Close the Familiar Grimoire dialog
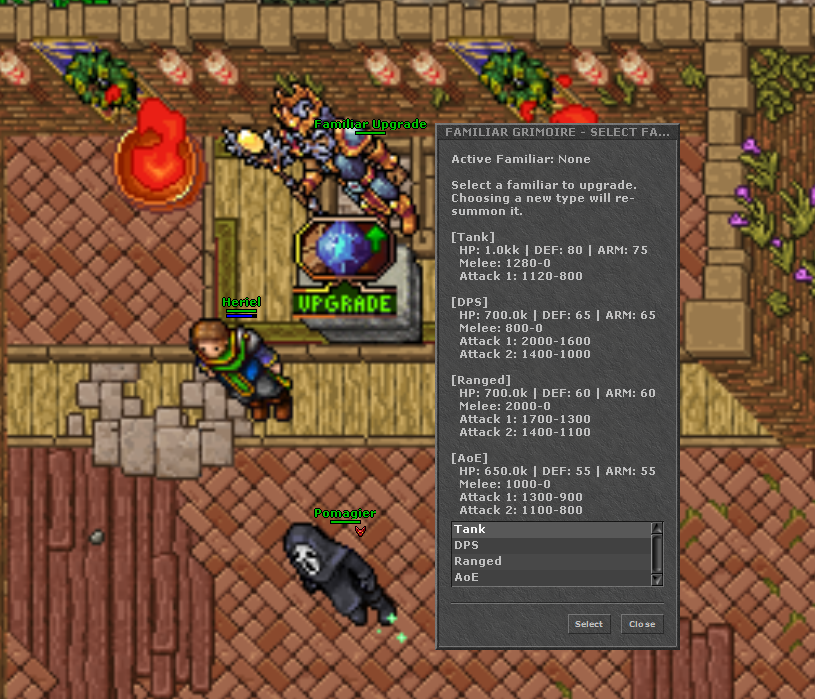Viewport: 815px width, 699px height. point(642,624)
